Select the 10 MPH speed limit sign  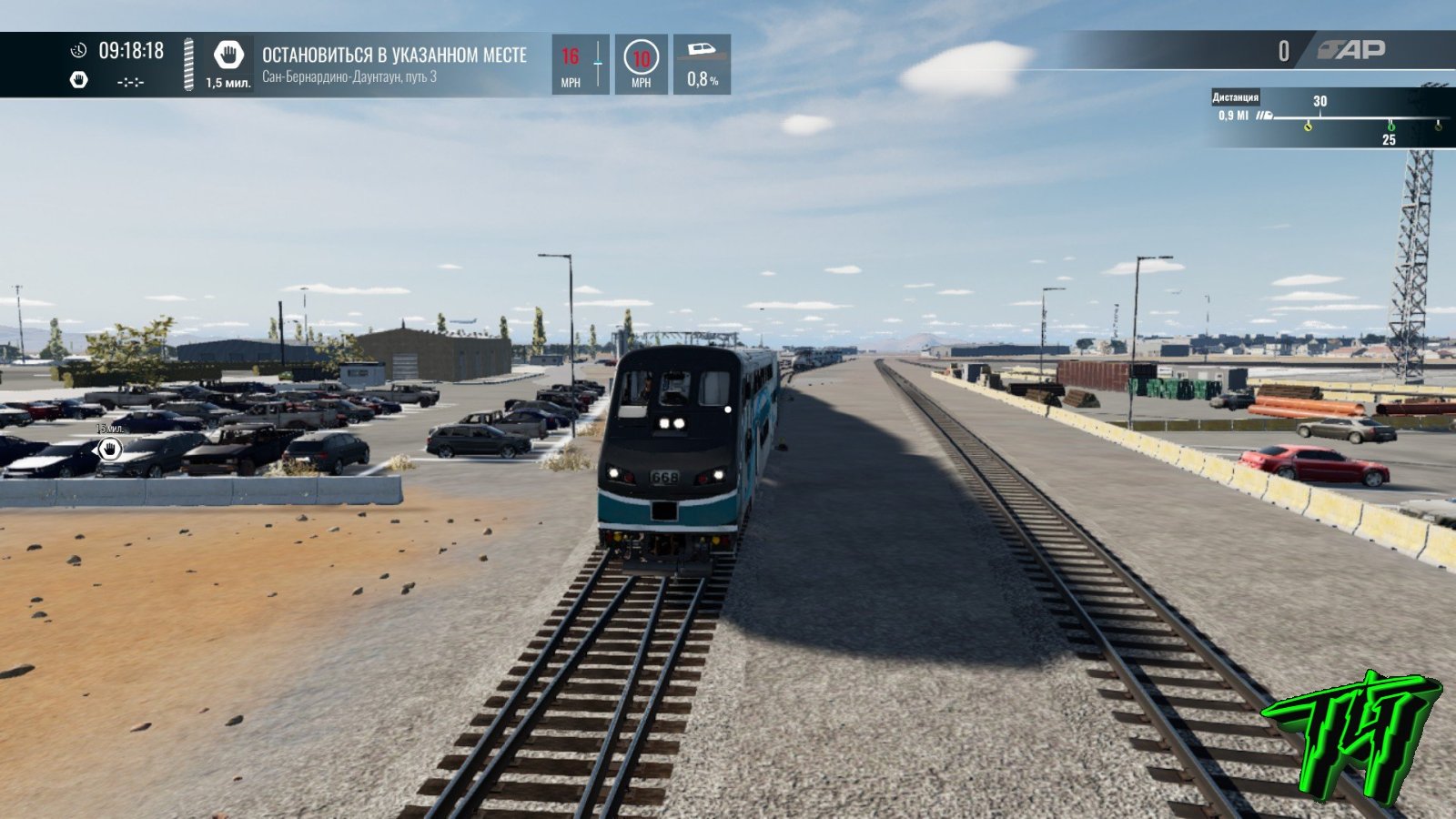(x=641, y=58)
